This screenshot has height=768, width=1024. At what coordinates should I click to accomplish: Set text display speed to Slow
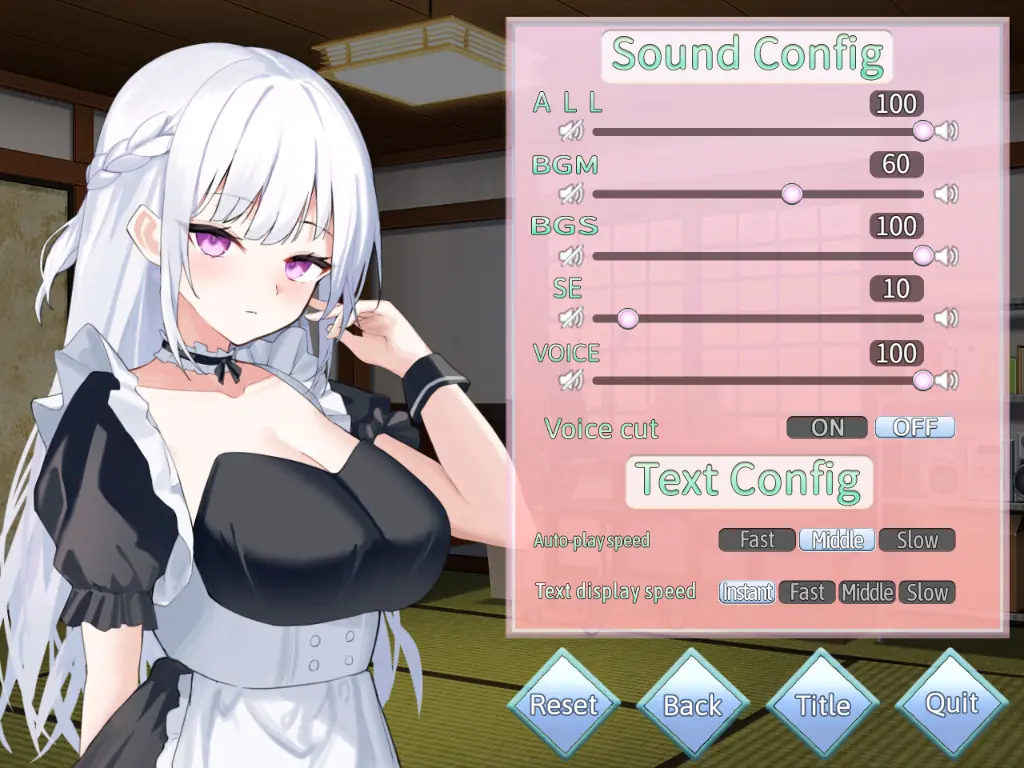(x=927, y=592)
